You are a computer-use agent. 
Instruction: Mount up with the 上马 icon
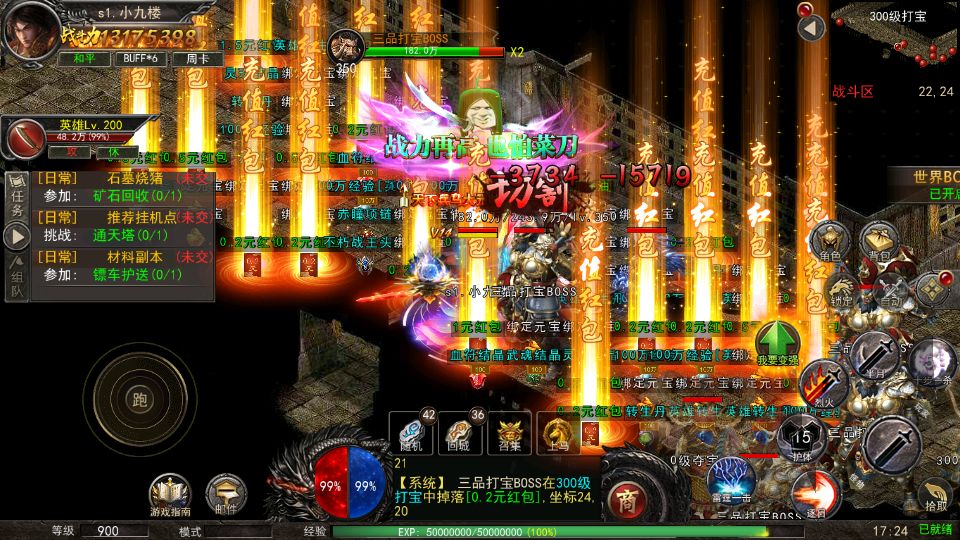tap(557, 433)
